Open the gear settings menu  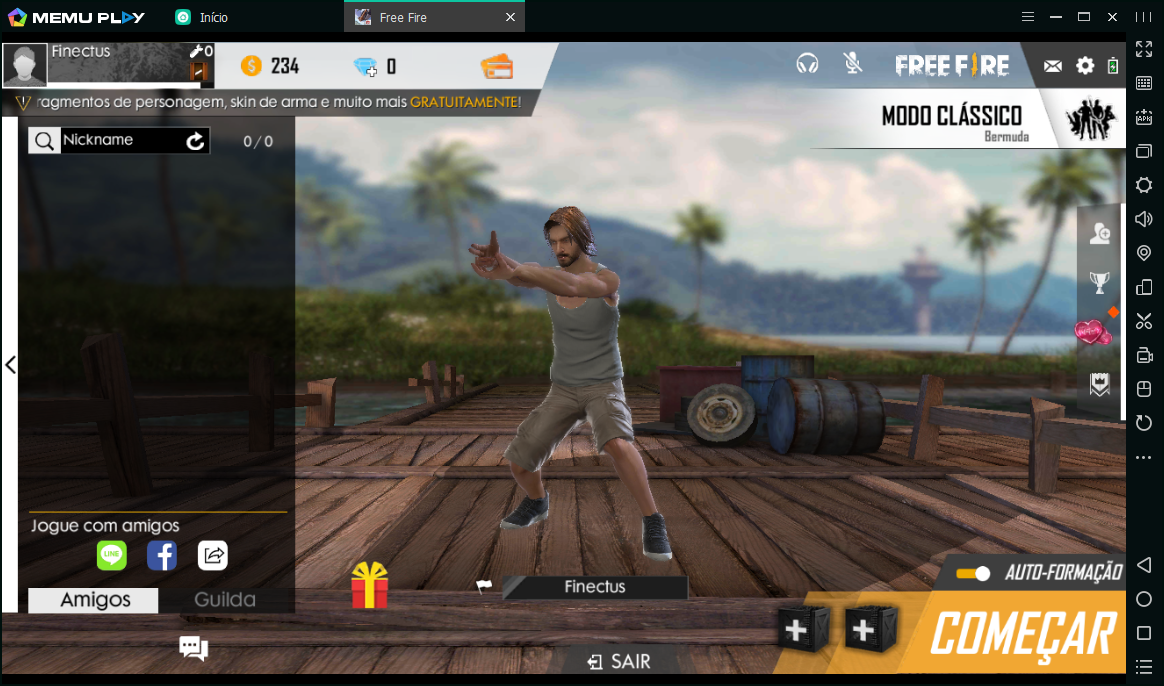click(x=1085, y=66)
